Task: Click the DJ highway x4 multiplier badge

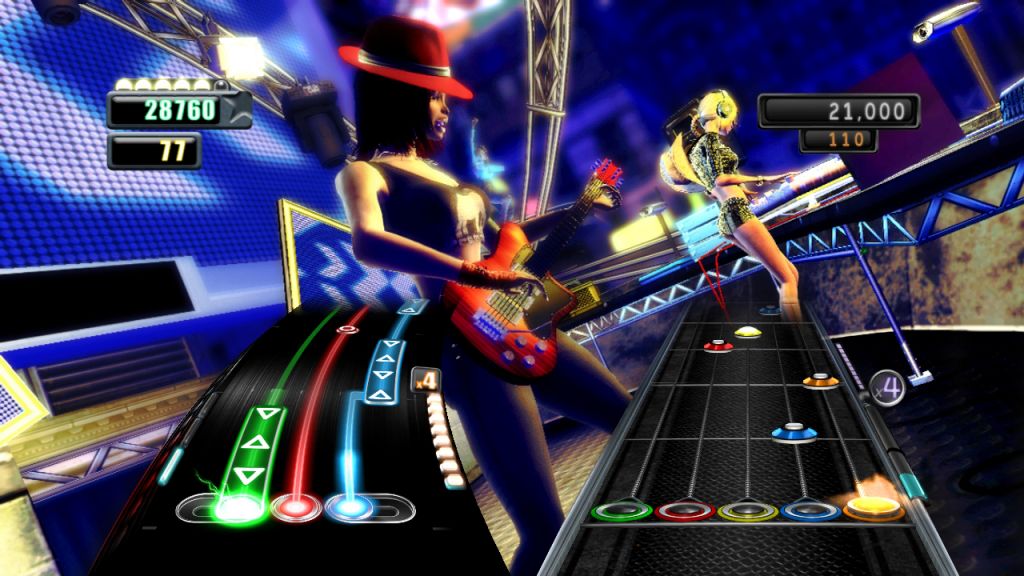Action: pos(425,381)
